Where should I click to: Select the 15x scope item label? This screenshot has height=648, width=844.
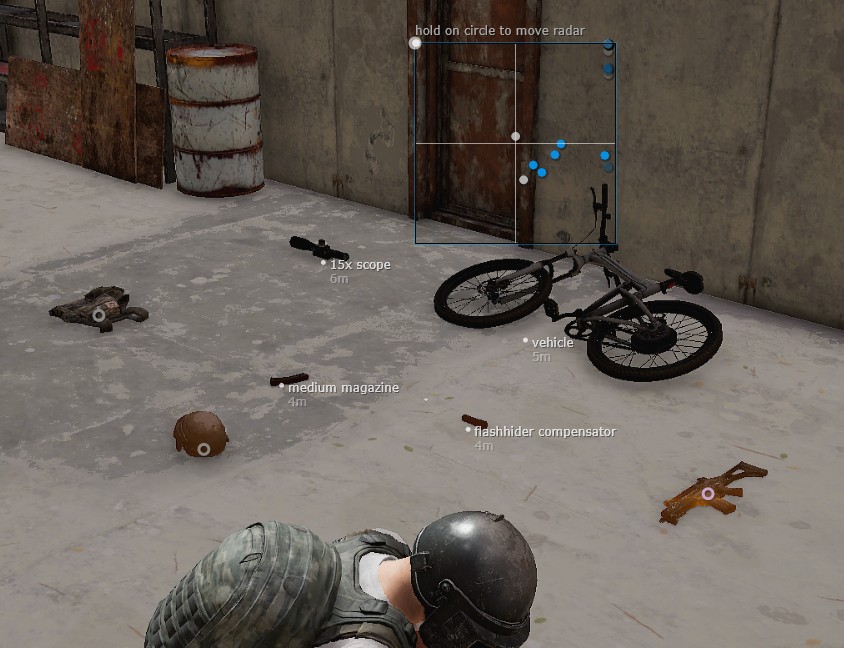tap(360, 265)
